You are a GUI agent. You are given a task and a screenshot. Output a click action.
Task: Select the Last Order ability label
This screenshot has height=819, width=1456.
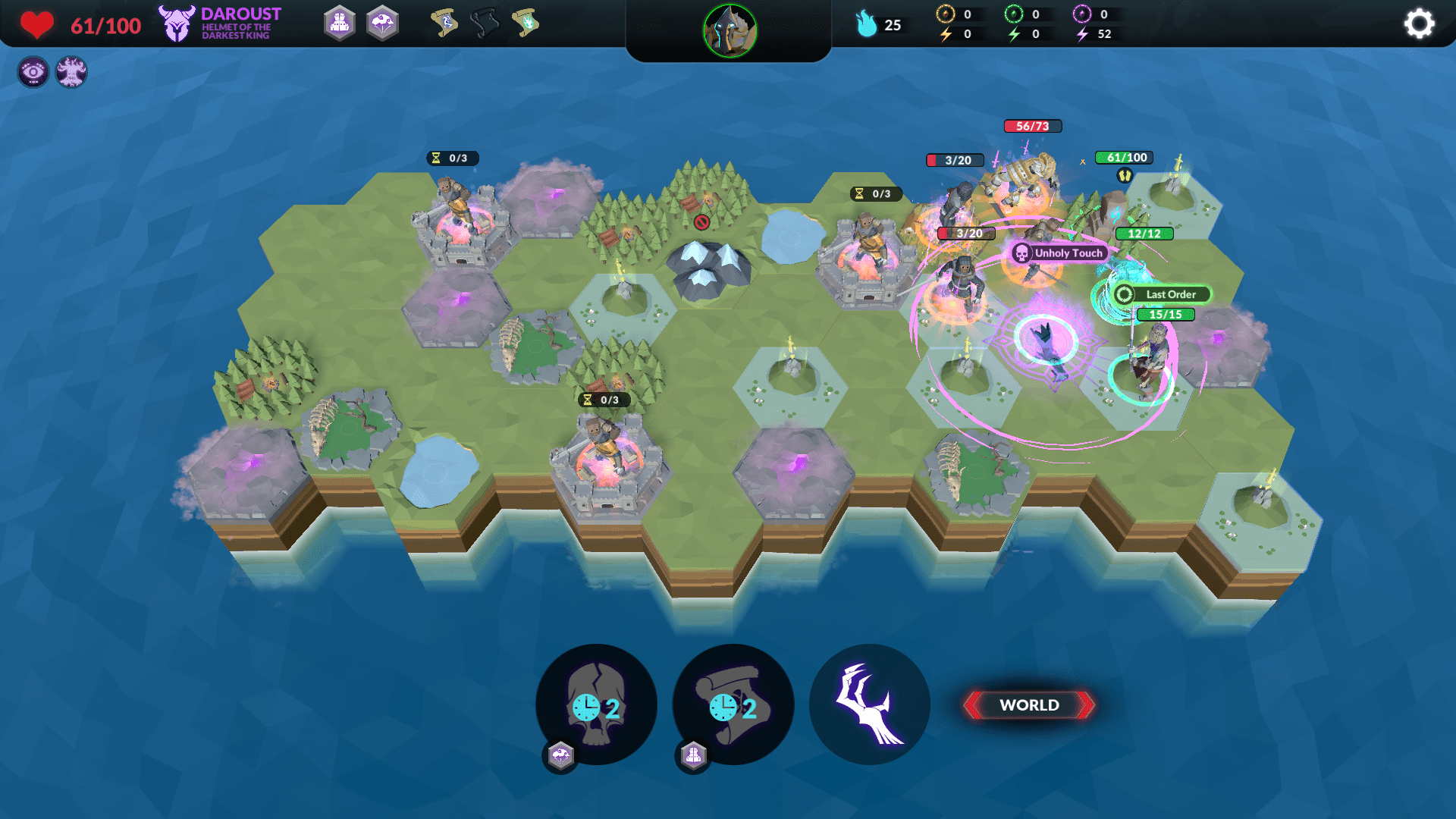tap(1162, 294)
